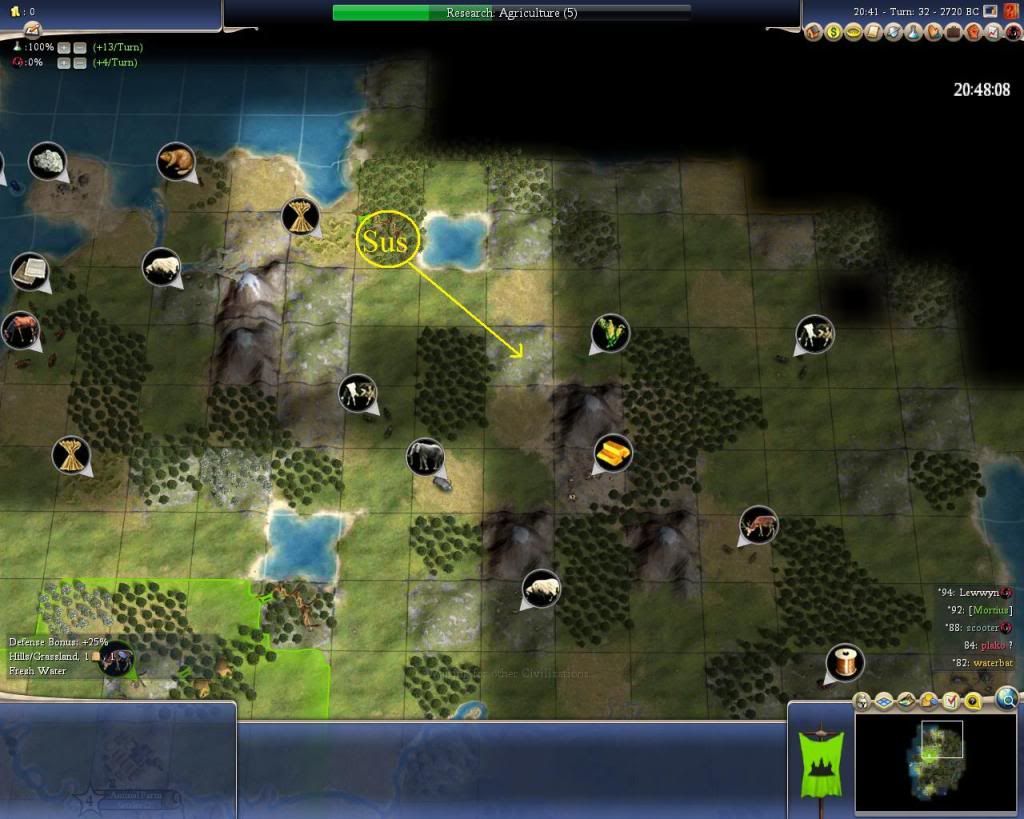Toggle the scores checklist button
The image size is (1024, 819).
pos(952,701)
